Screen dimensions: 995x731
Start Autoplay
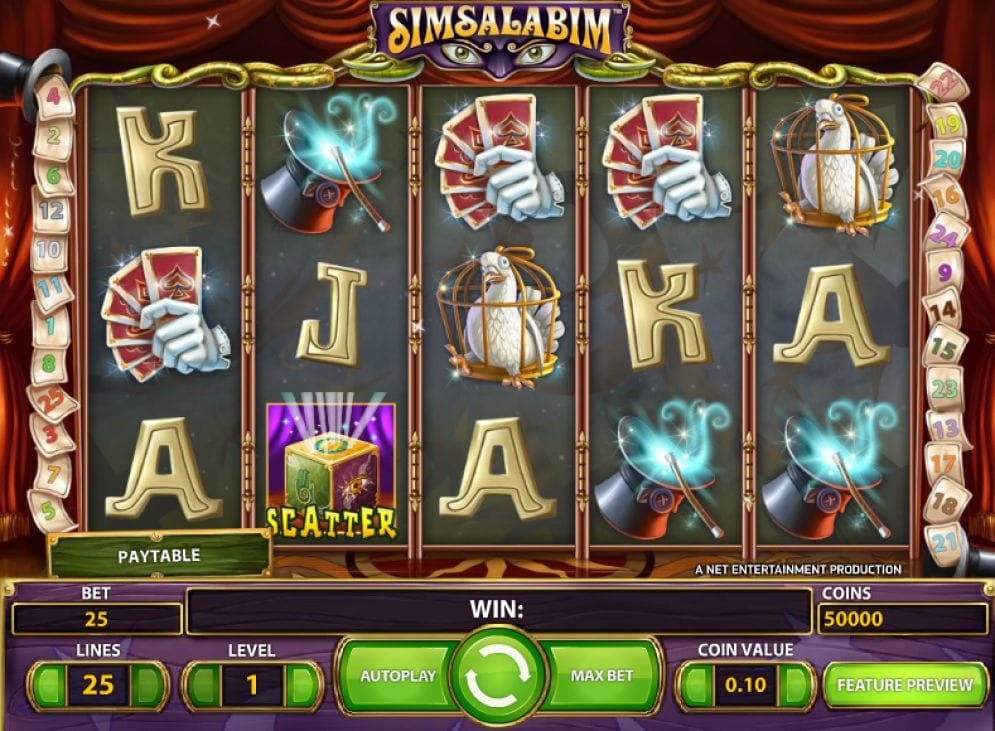(x=397, y=676)
